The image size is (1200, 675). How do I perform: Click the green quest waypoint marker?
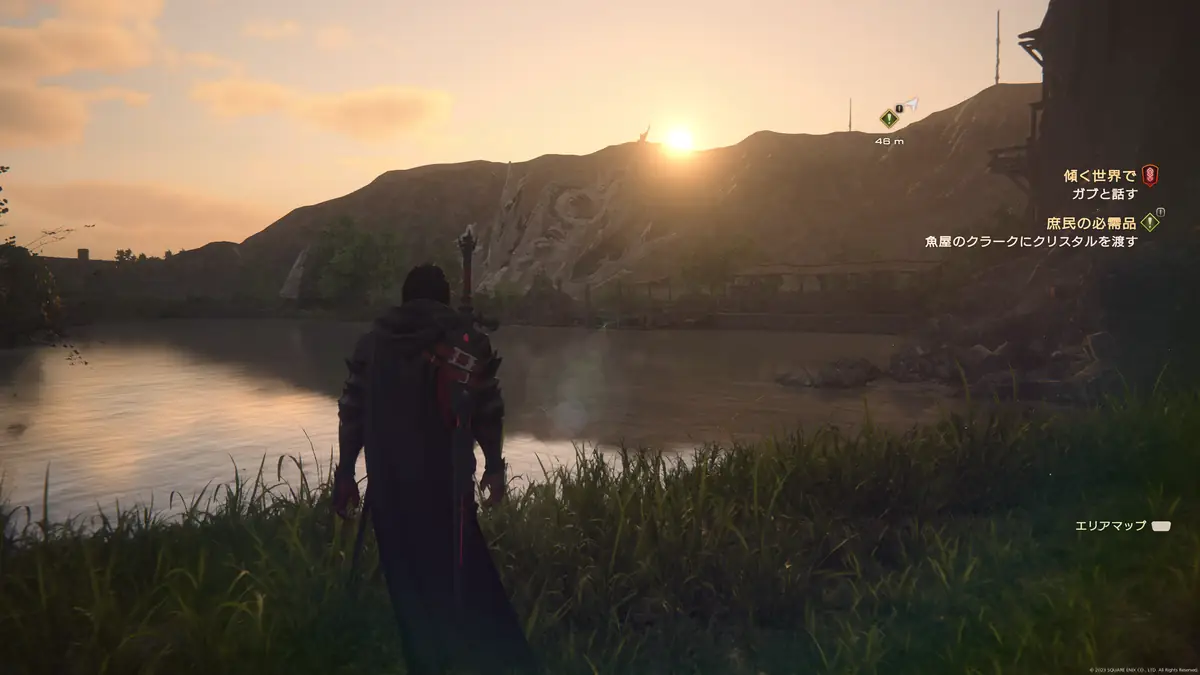point(888,118)
